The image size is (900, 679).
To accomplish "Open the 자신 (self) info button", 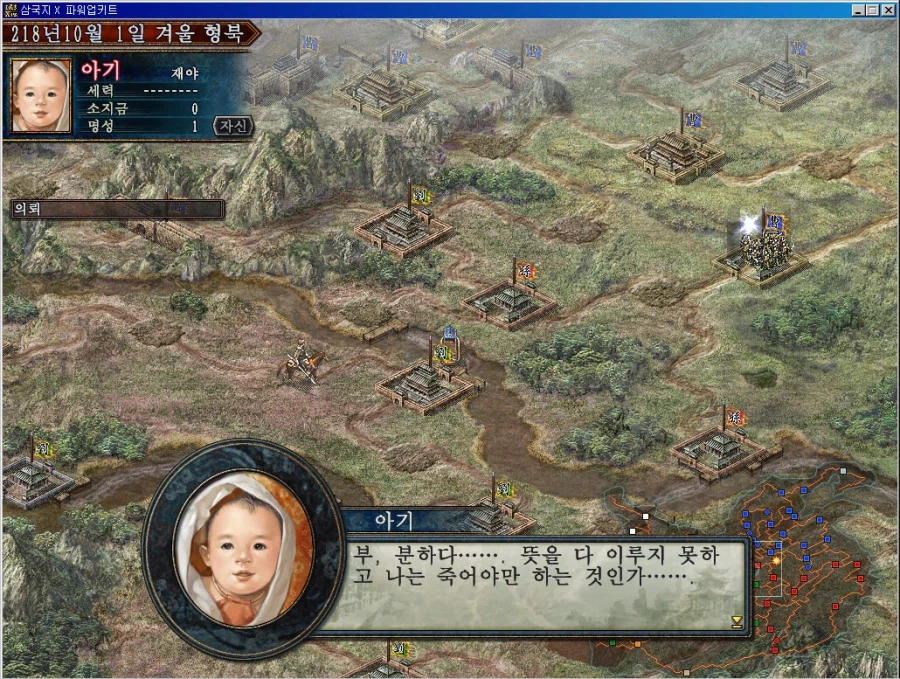I will point(232,126).
